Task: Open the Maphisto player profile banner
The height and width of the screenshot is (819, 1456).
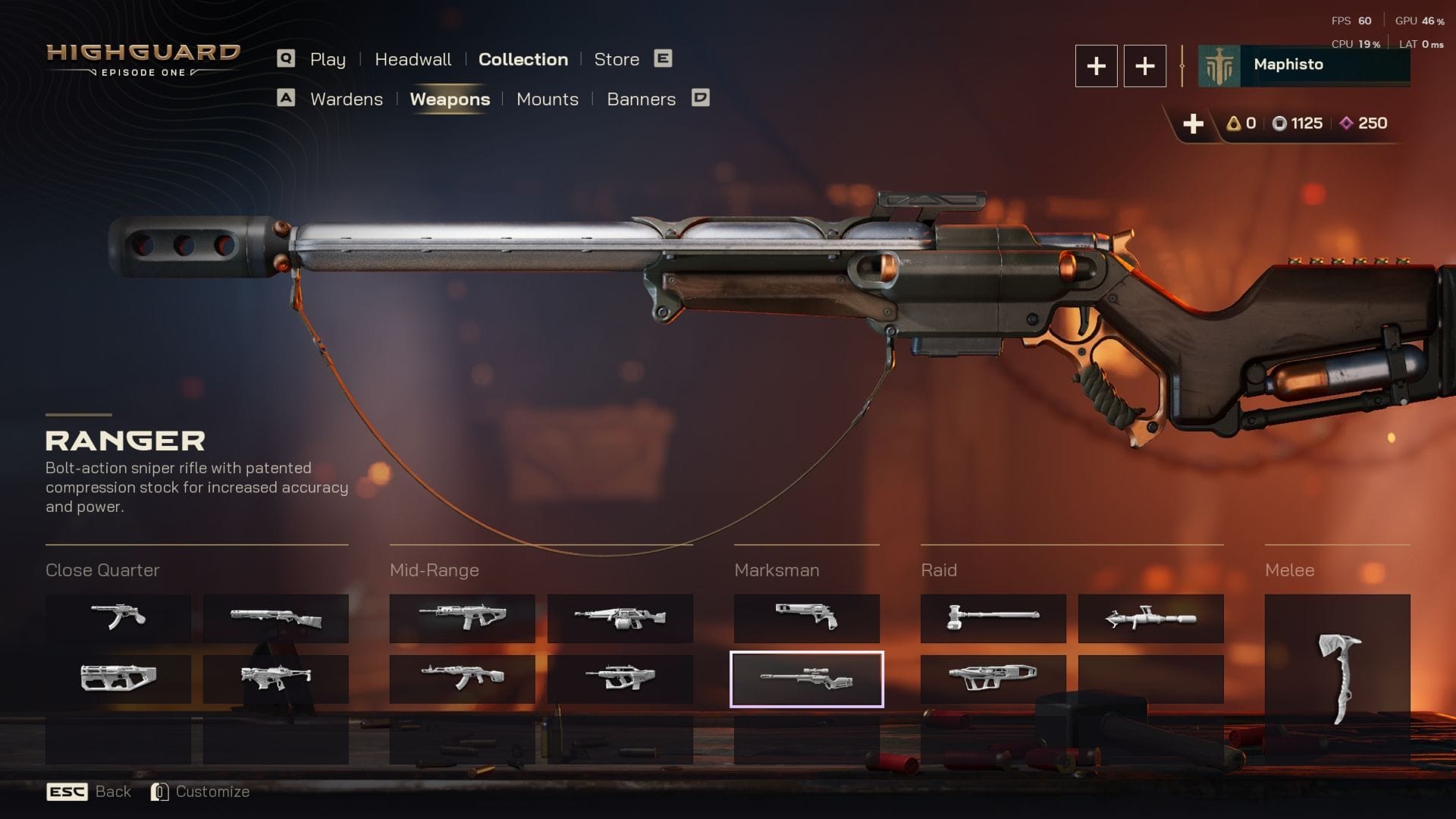Action: click(x=1303, y=65)
